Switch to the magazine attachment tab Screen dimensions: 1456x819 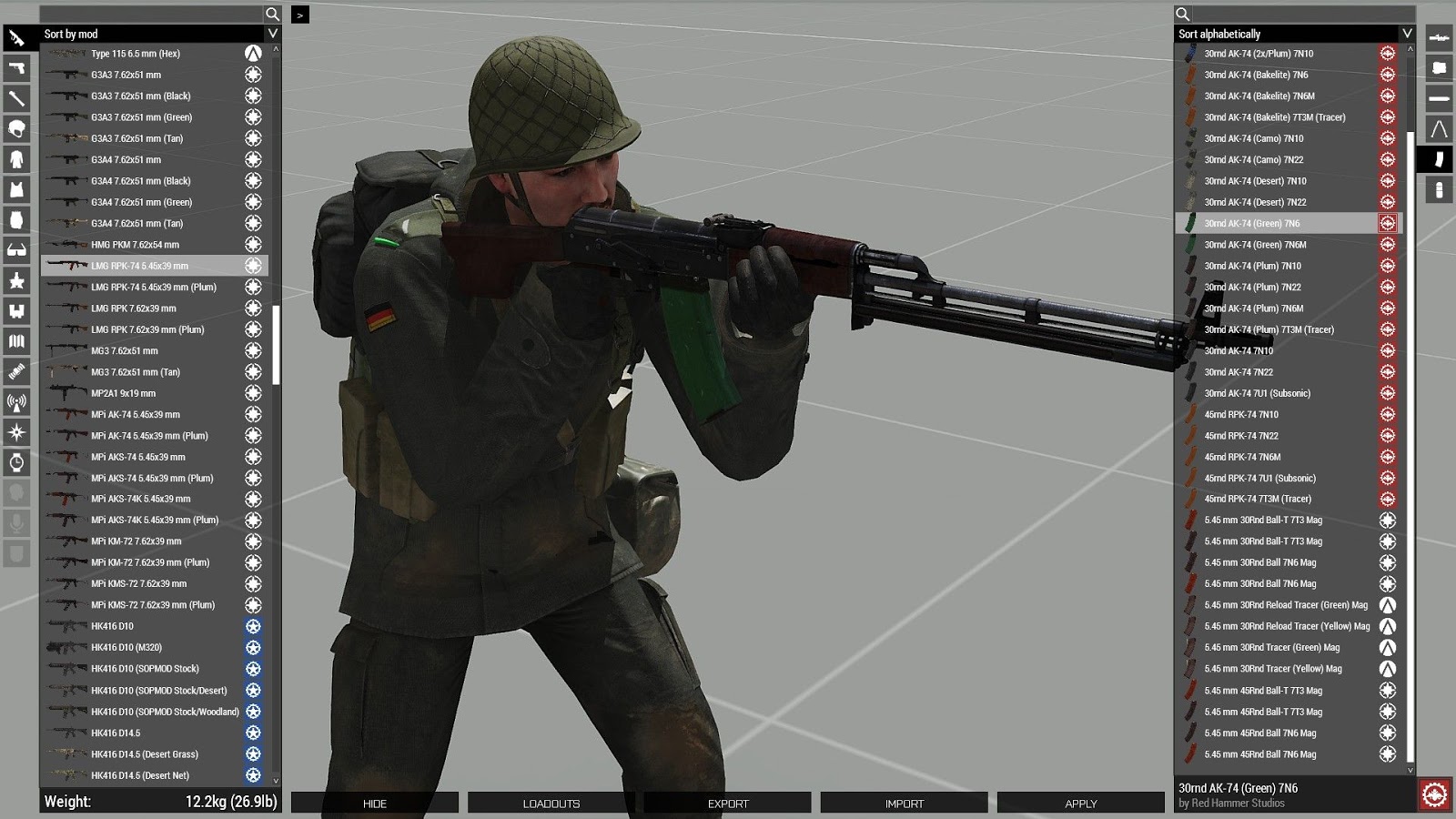click(1439, 156)
